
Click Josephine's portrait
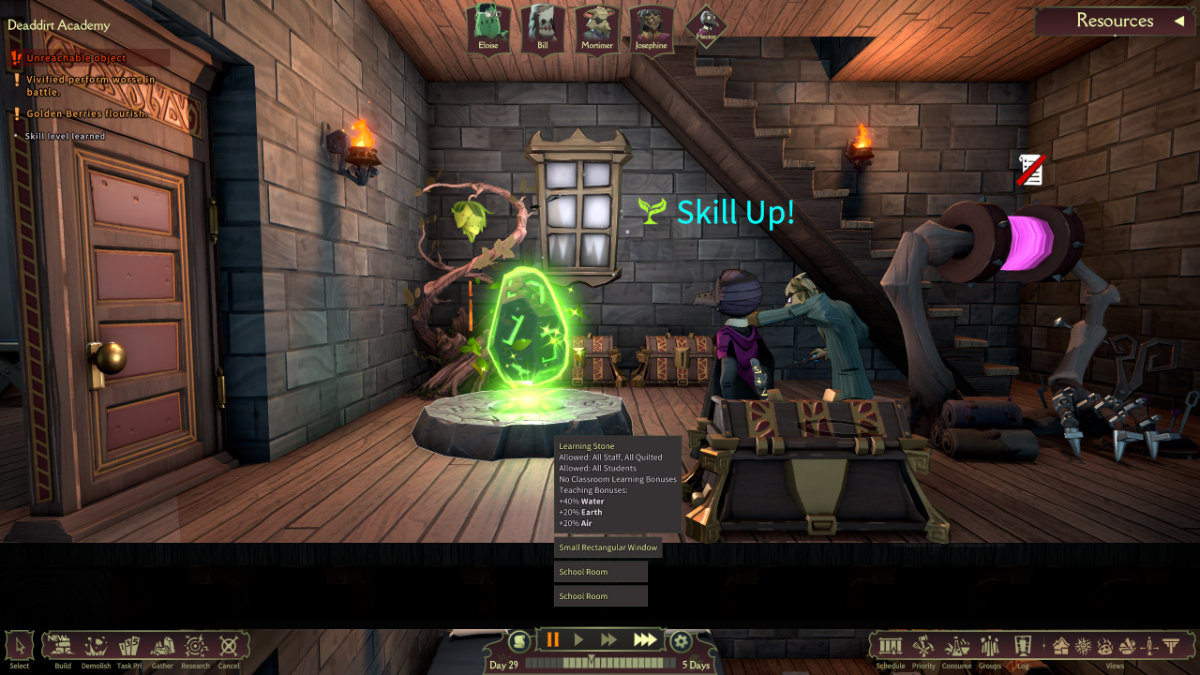[651, 28]
